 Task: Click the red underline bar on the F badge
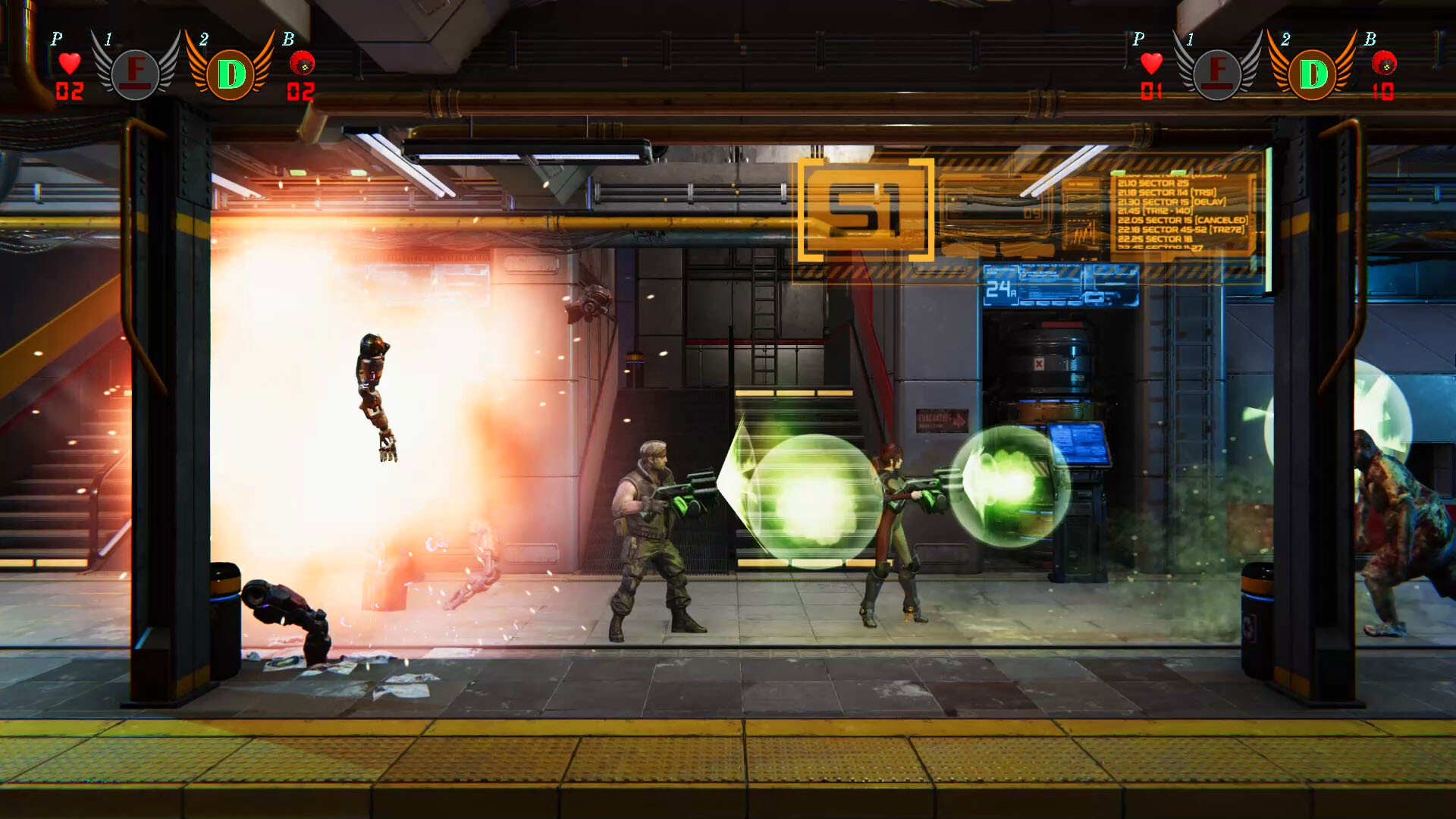(x=135, y=88)
